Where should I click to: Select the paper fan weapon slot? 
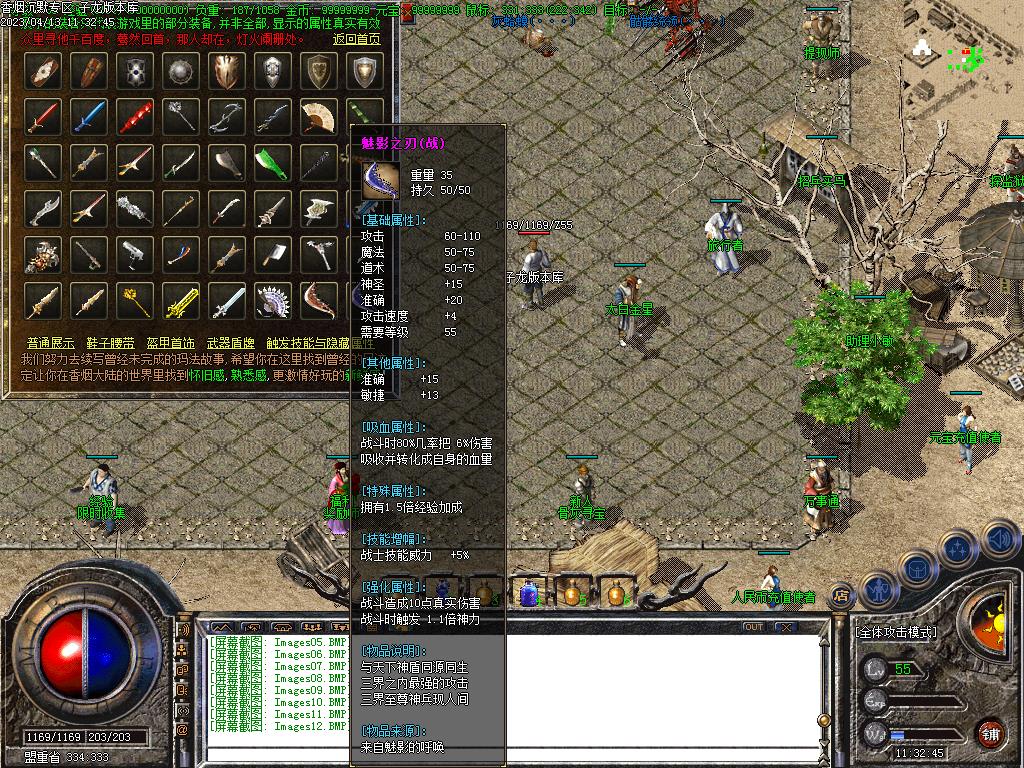click(317, 116)
